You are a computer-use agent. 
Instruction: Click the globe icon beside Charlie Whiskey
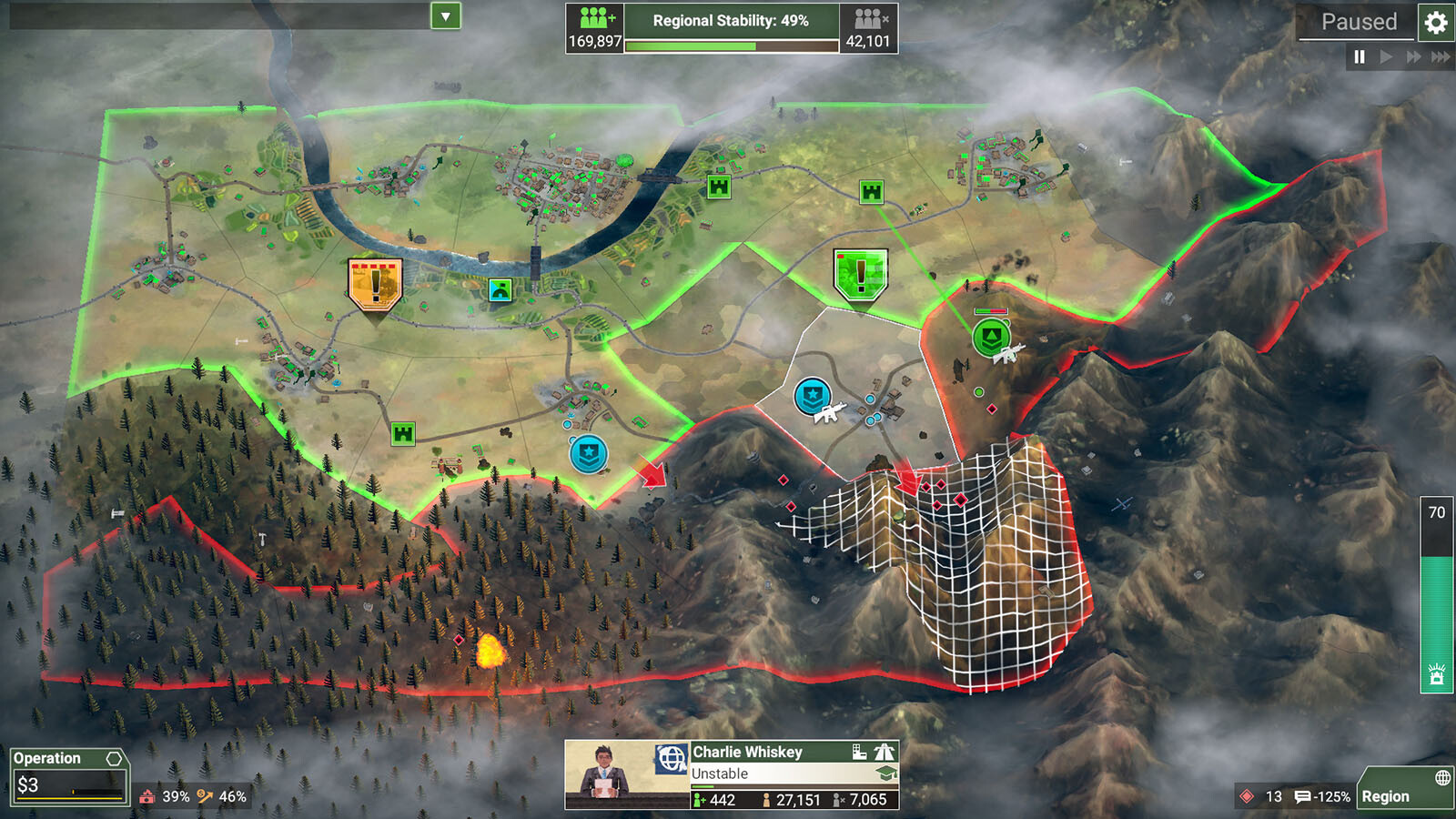coord(672,758)
